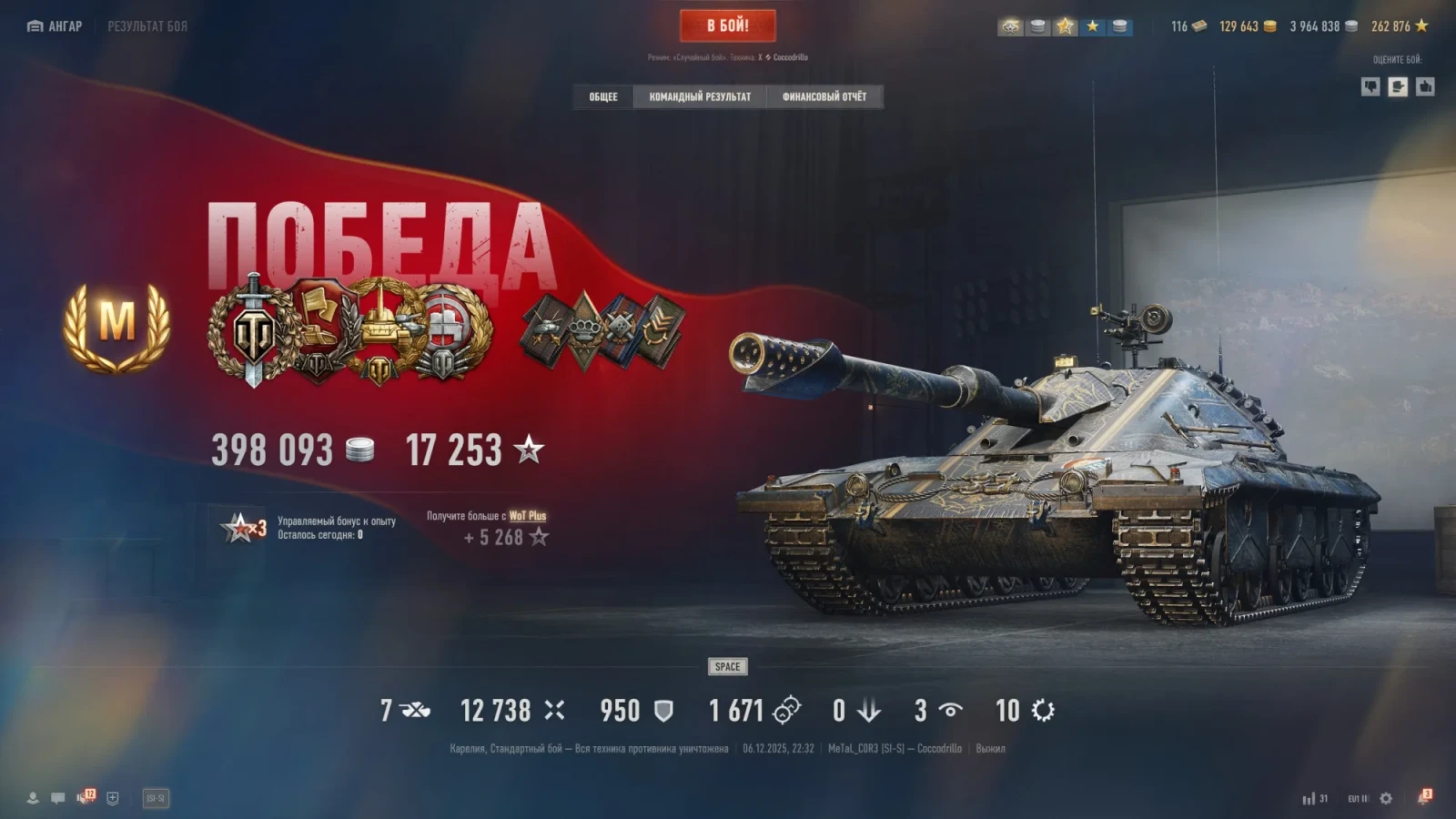Viewport: 1456px width, 819px height.
Task: Click the [SI-S] clan button
Action: point(156,798)
